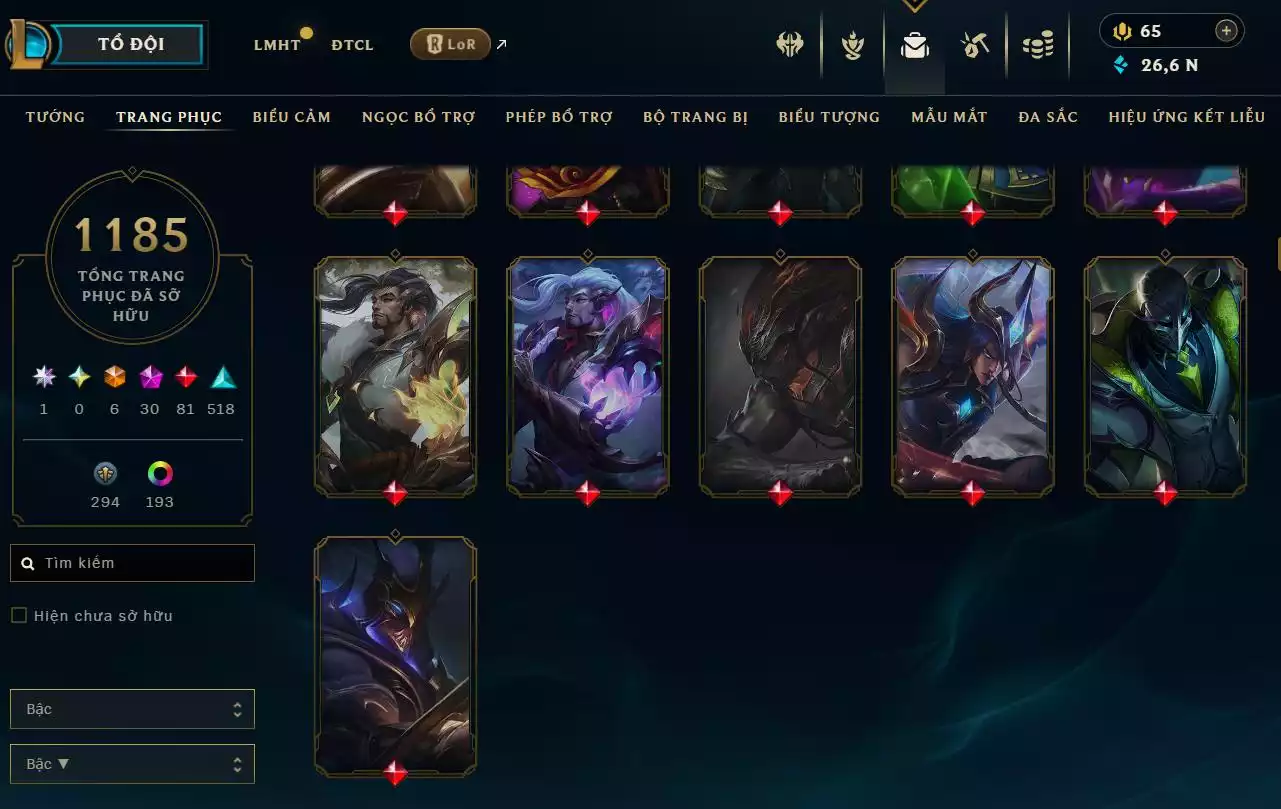Open the coin stack store icon

[x=1038, y=45]
